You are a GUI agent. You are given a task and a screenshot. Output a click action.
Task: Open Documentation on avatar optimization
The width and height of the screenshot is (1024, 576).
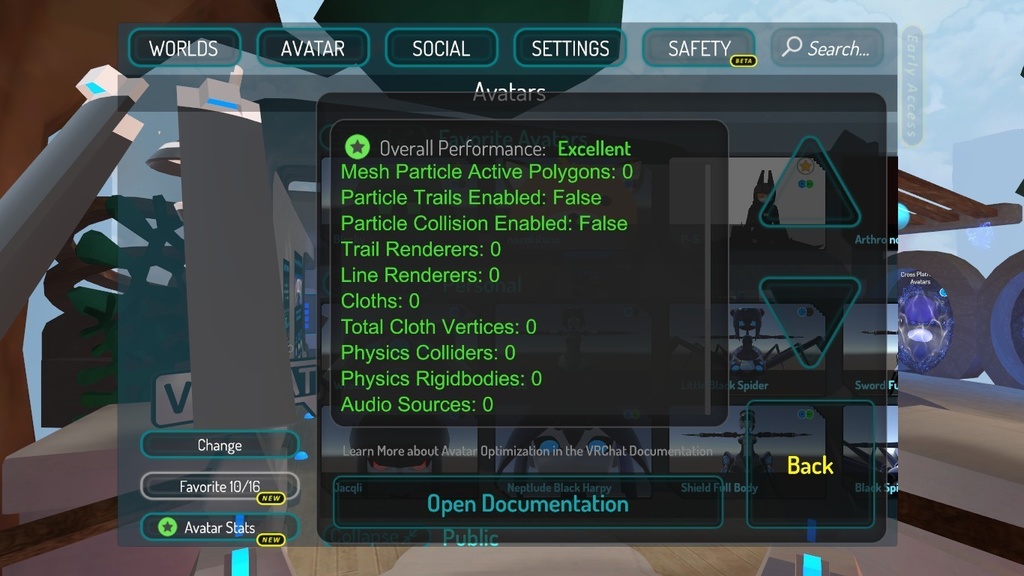click(x=527, y=503)
